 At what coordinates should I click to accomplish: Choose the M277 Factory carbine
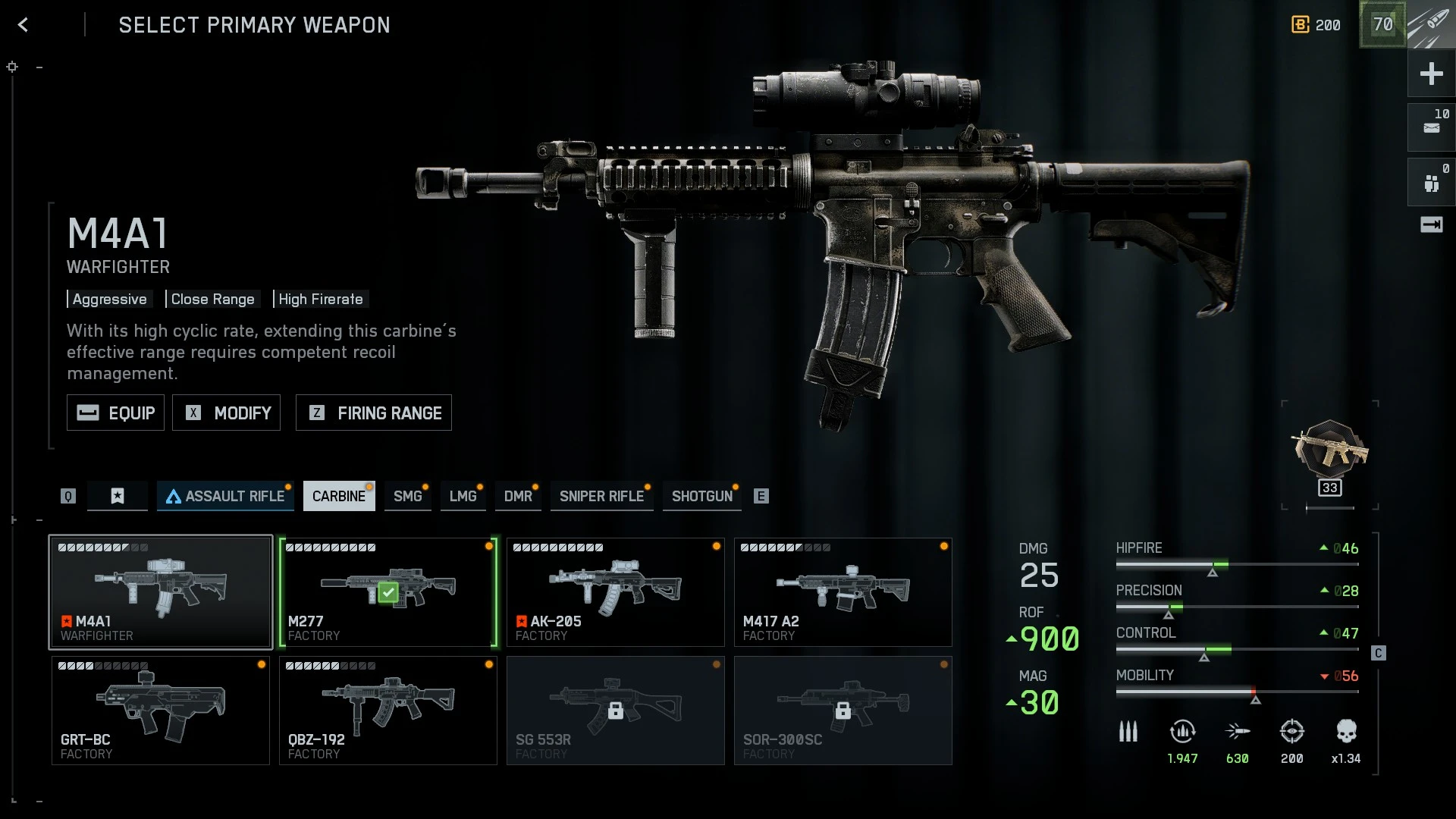pyautogui.click(x=388, y=592)
